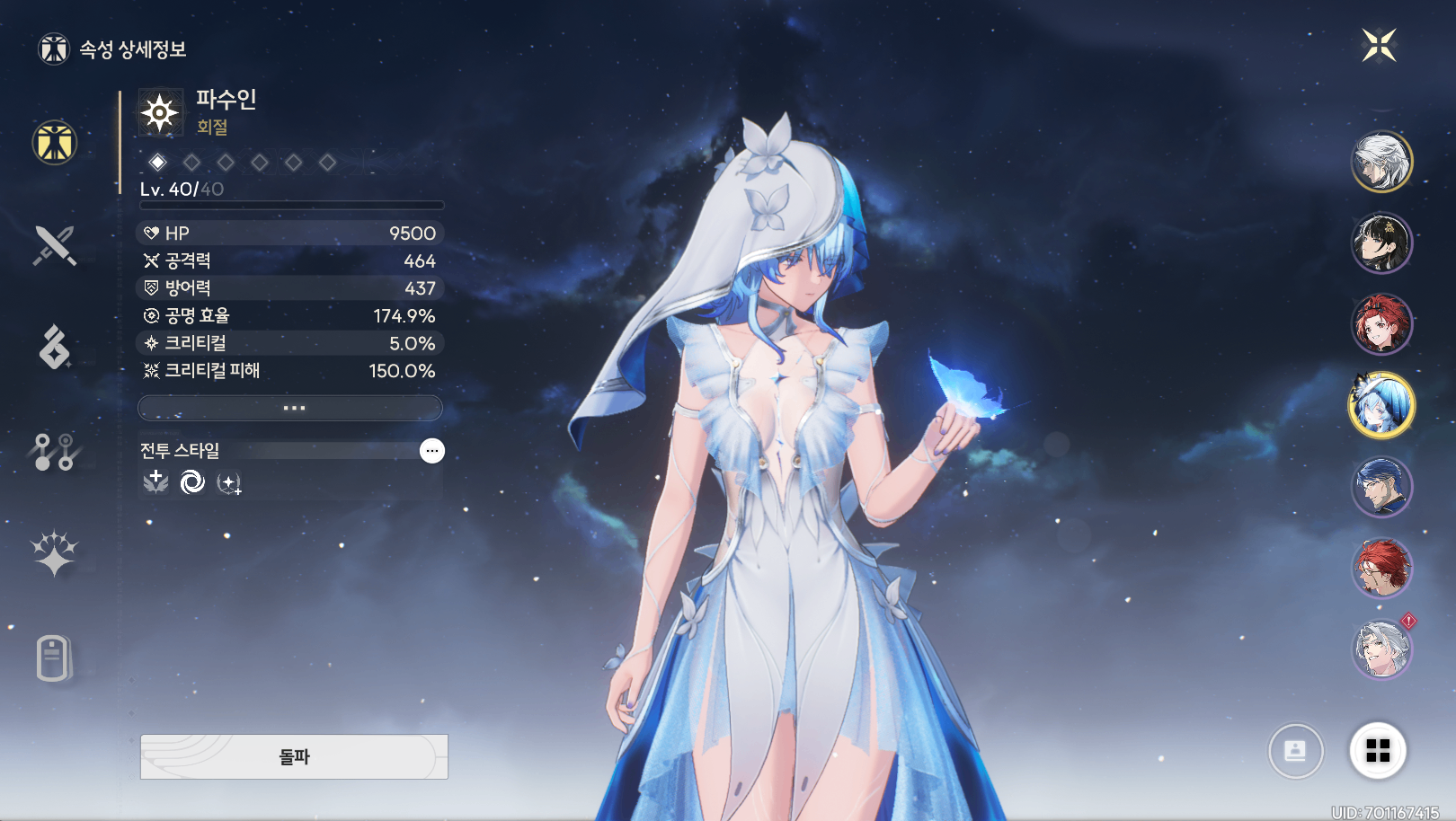
Task: Pick the silver-haired portrait with red alert badge
Action: coord(1381,649)
